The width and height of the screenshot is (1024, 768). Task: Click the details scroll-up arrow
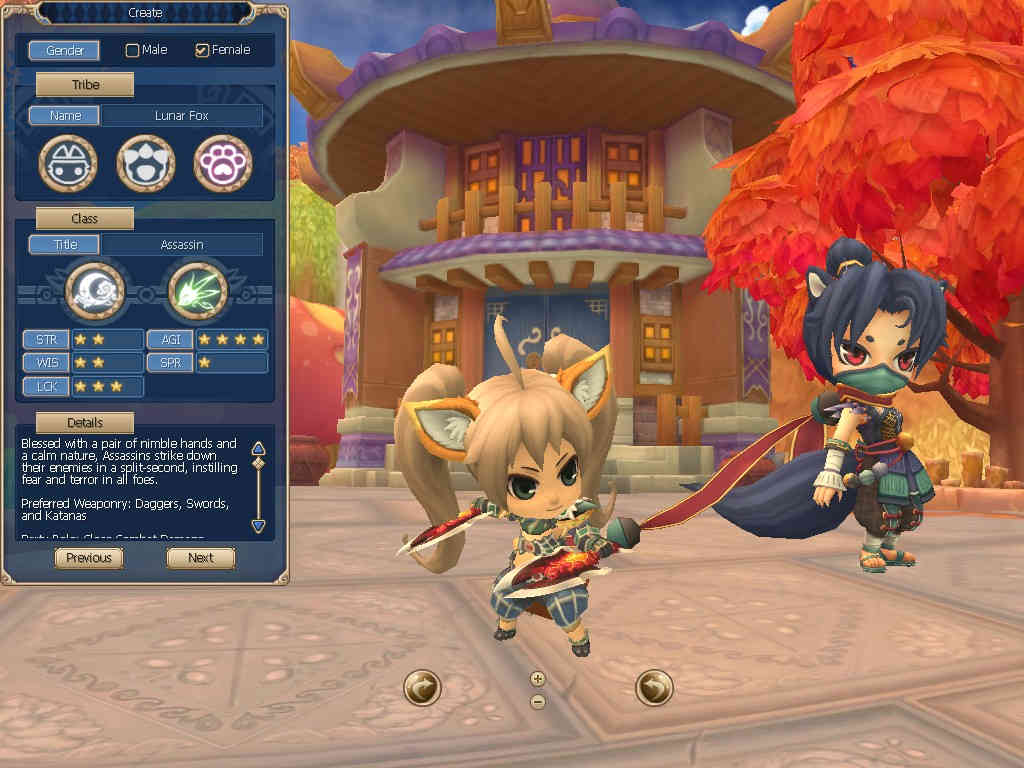(x=258, y=448)
